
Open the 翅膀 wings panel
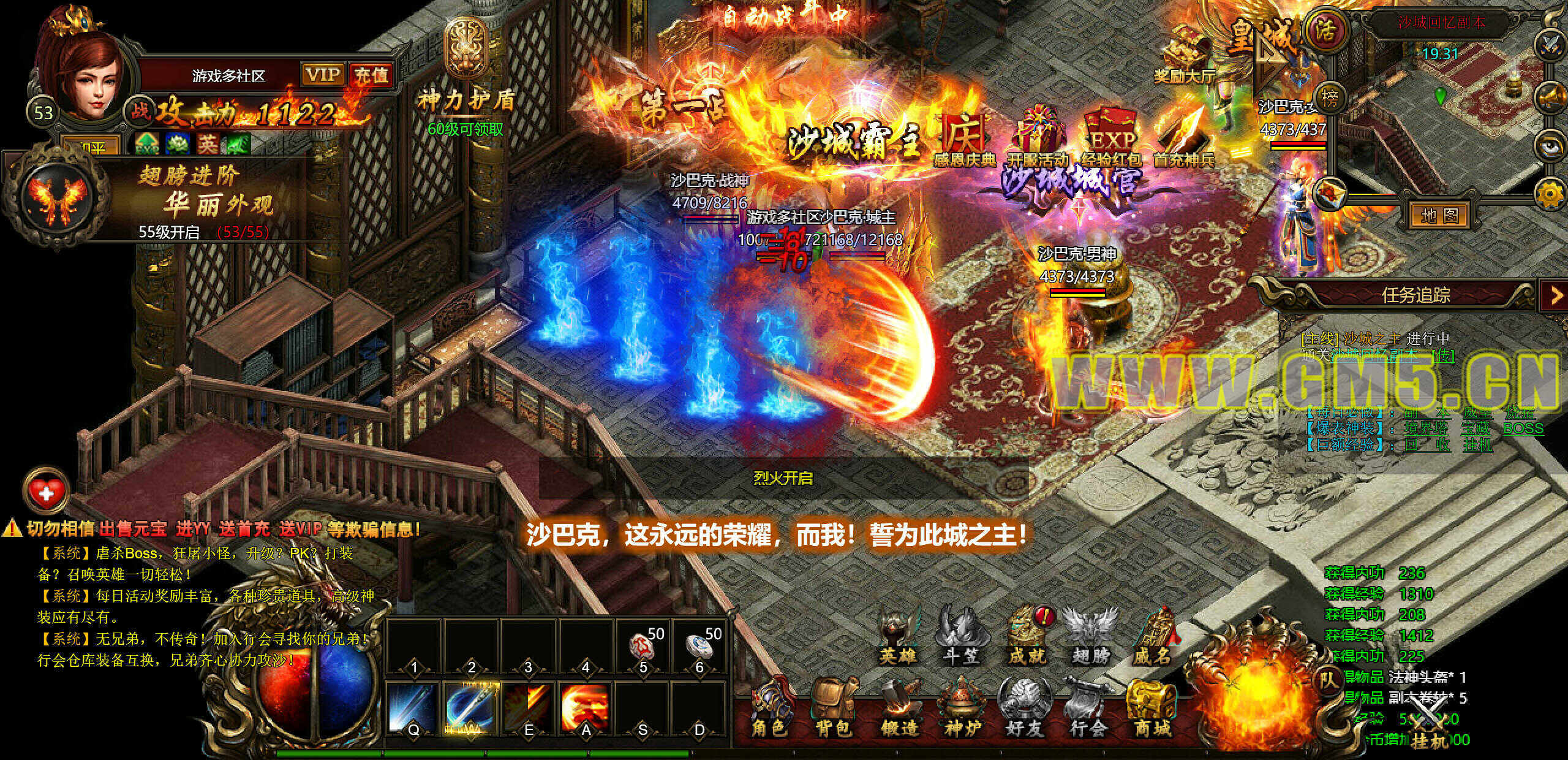[1091, 636]
